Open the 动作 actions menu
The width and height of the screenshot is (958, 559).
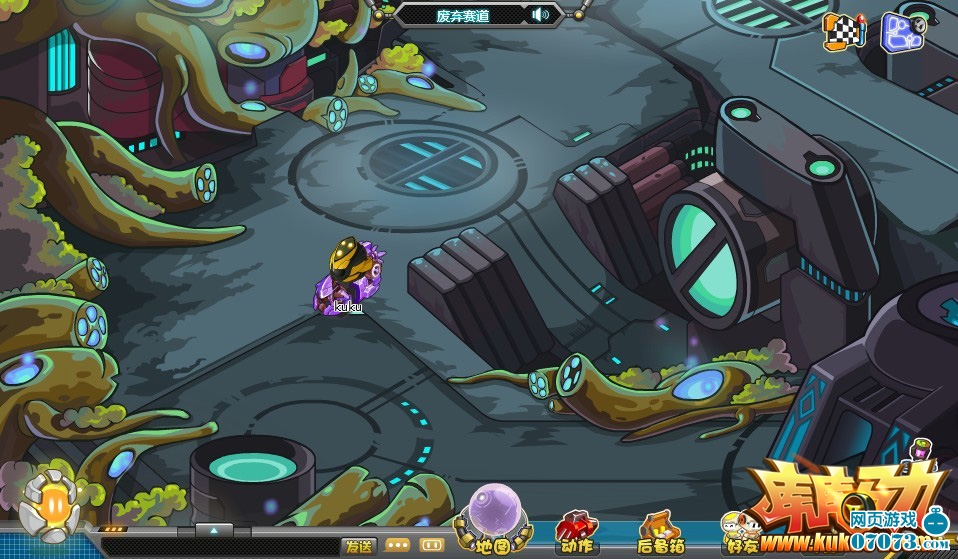pyautogui.click(x=577, y=531)
